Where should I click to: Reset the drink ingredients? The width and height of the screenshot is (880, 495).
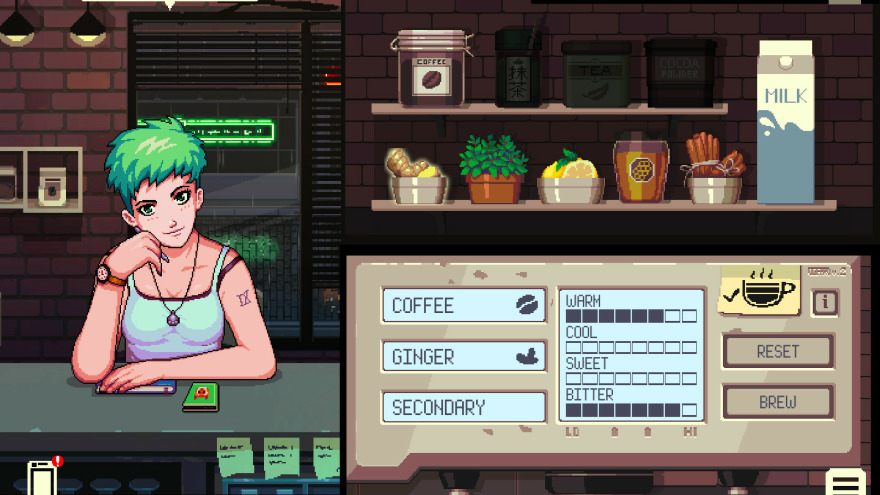pos(778,351)
